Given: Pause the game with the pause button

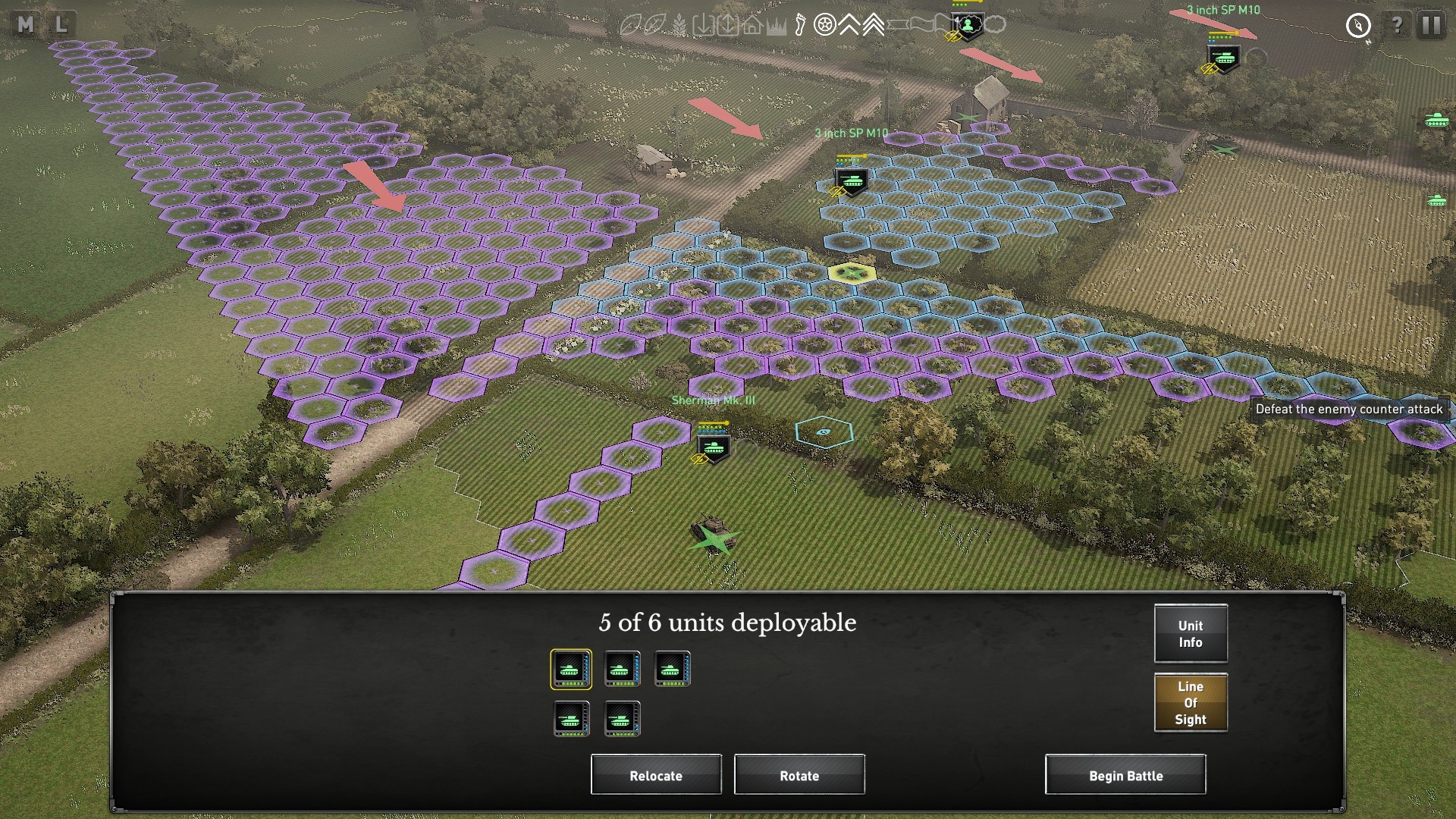Looking at the screenshot, I should tap(1431, 25).
